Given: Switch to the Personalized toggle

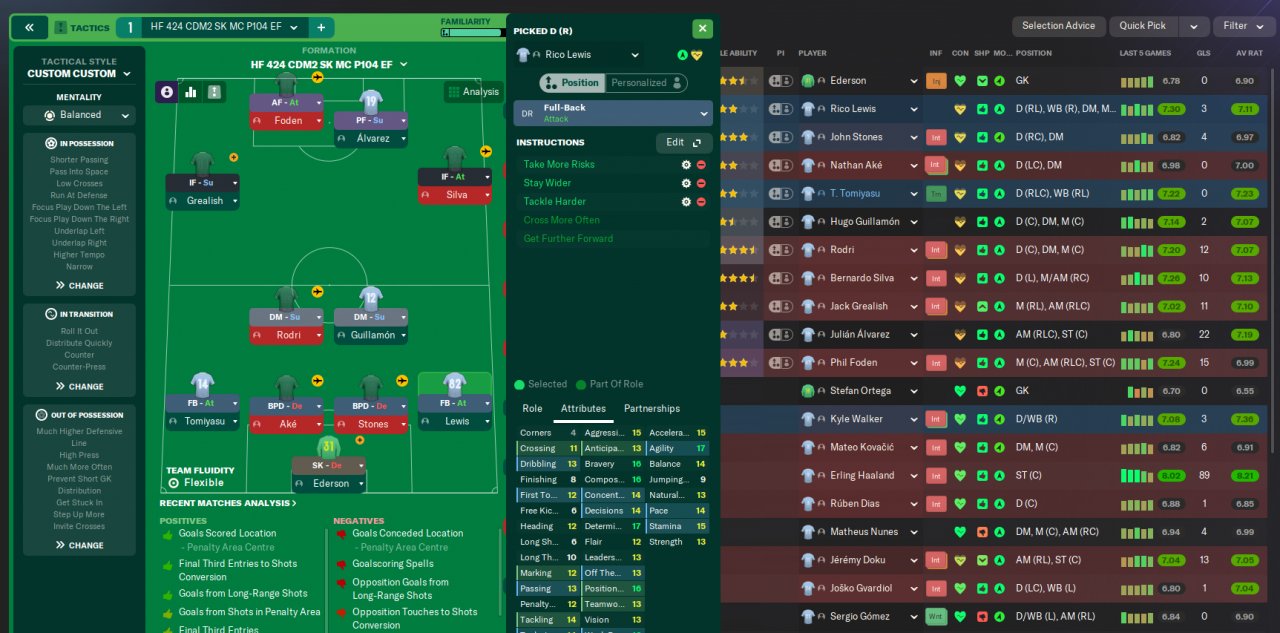Looking at the screenshot, I should coord(646,83).
